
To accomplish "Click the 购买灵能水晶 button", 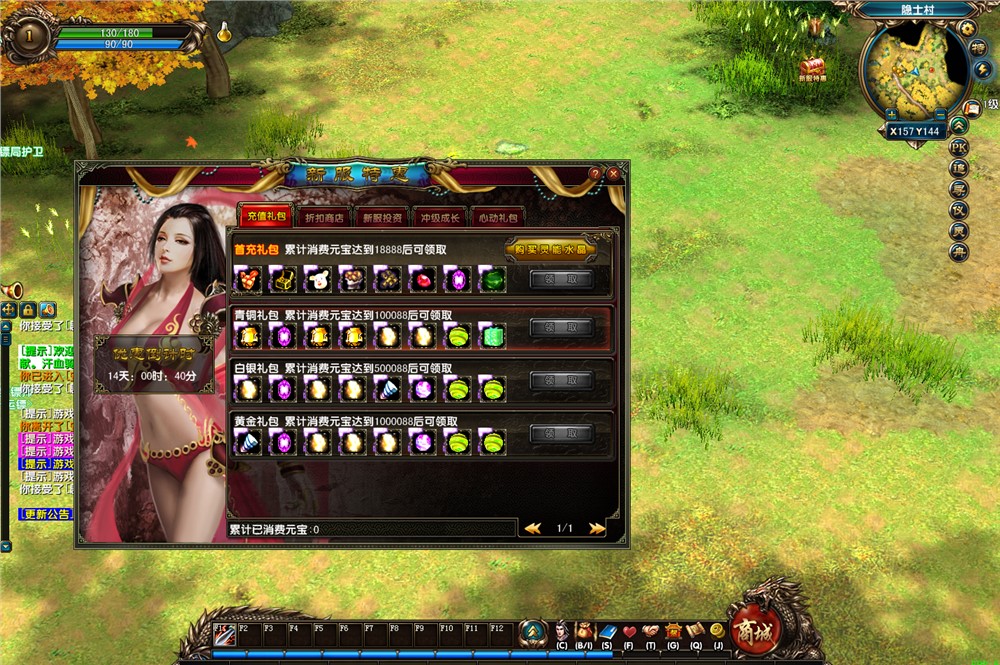I will coord(550,249).
